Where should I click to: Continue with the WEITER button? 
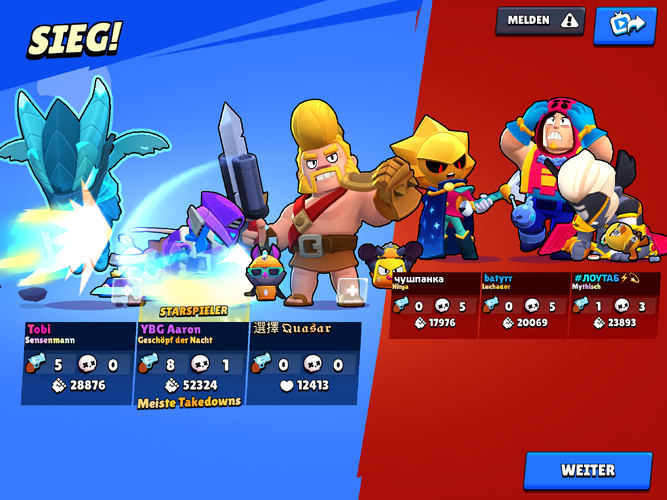pos(588,470)
